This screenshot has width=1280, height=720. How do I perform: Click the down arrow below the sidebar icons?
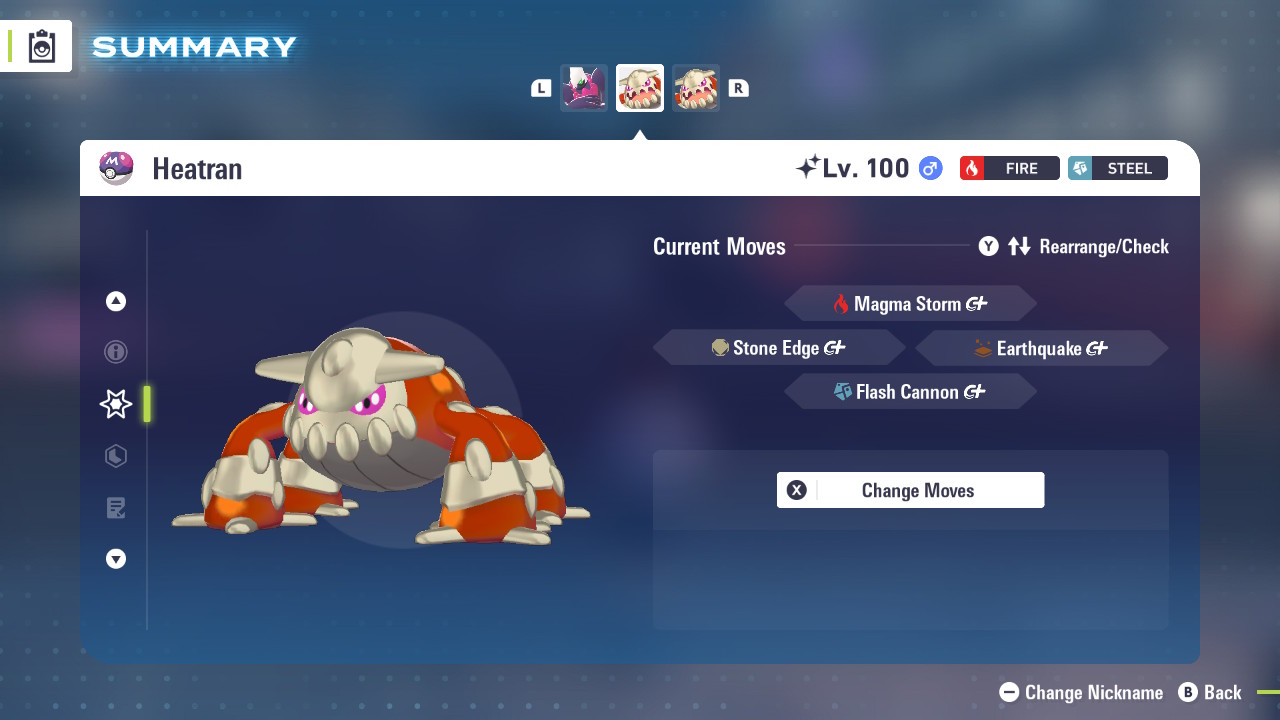click(115, 559)
